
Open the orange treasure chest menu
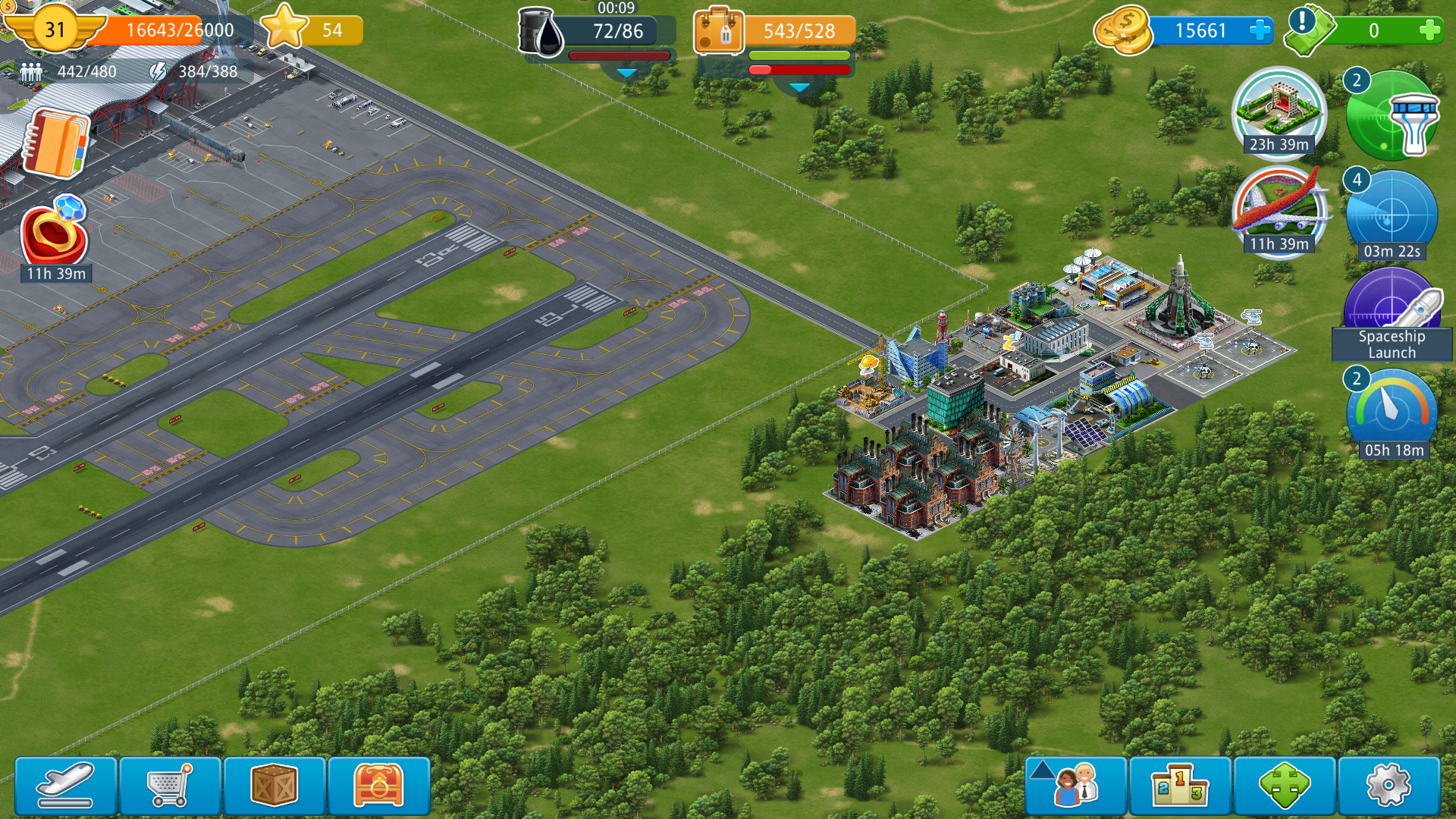coord(378,786)
